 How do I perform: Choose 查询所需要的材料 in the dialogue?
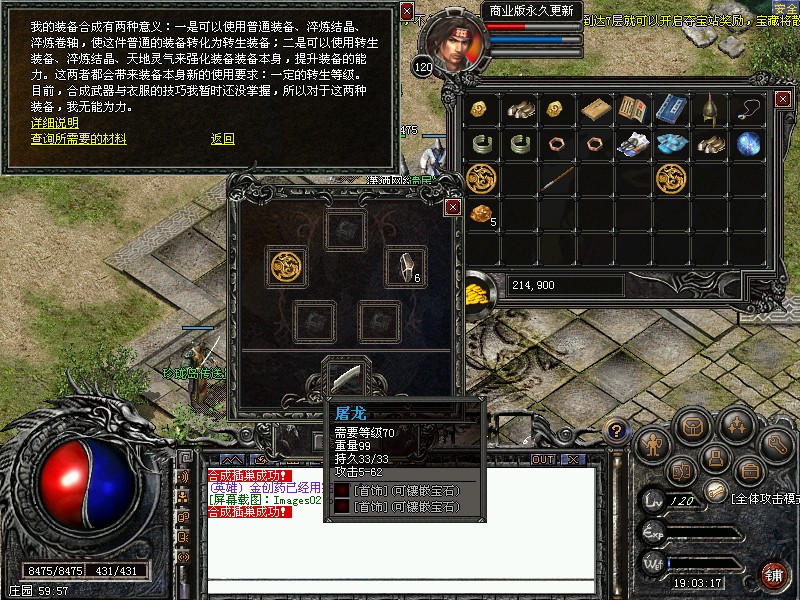tap(78, 139)
